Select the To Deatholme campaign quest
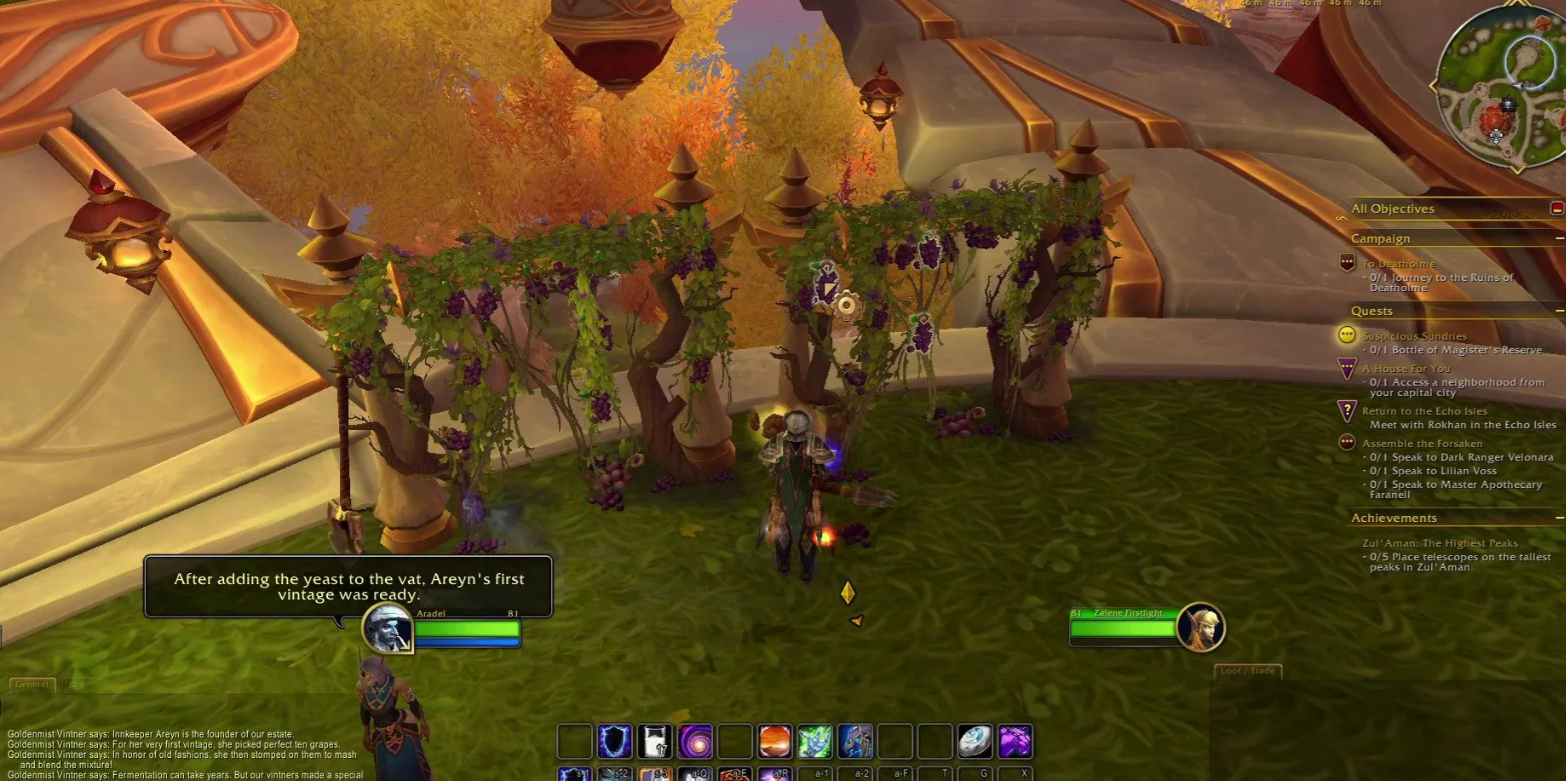 (x=1398, y=264)
